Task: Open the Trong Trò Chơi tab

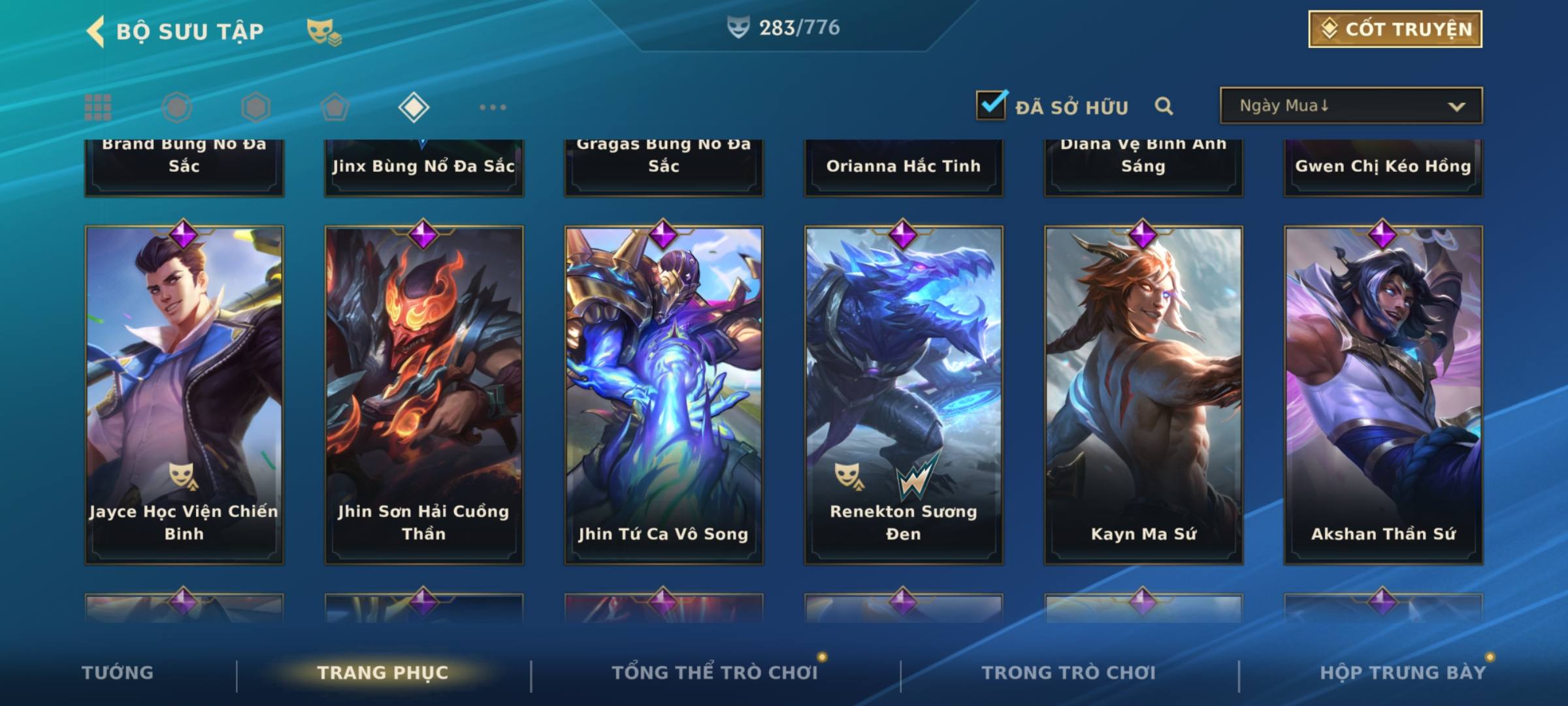Action: pos(1069,673)
